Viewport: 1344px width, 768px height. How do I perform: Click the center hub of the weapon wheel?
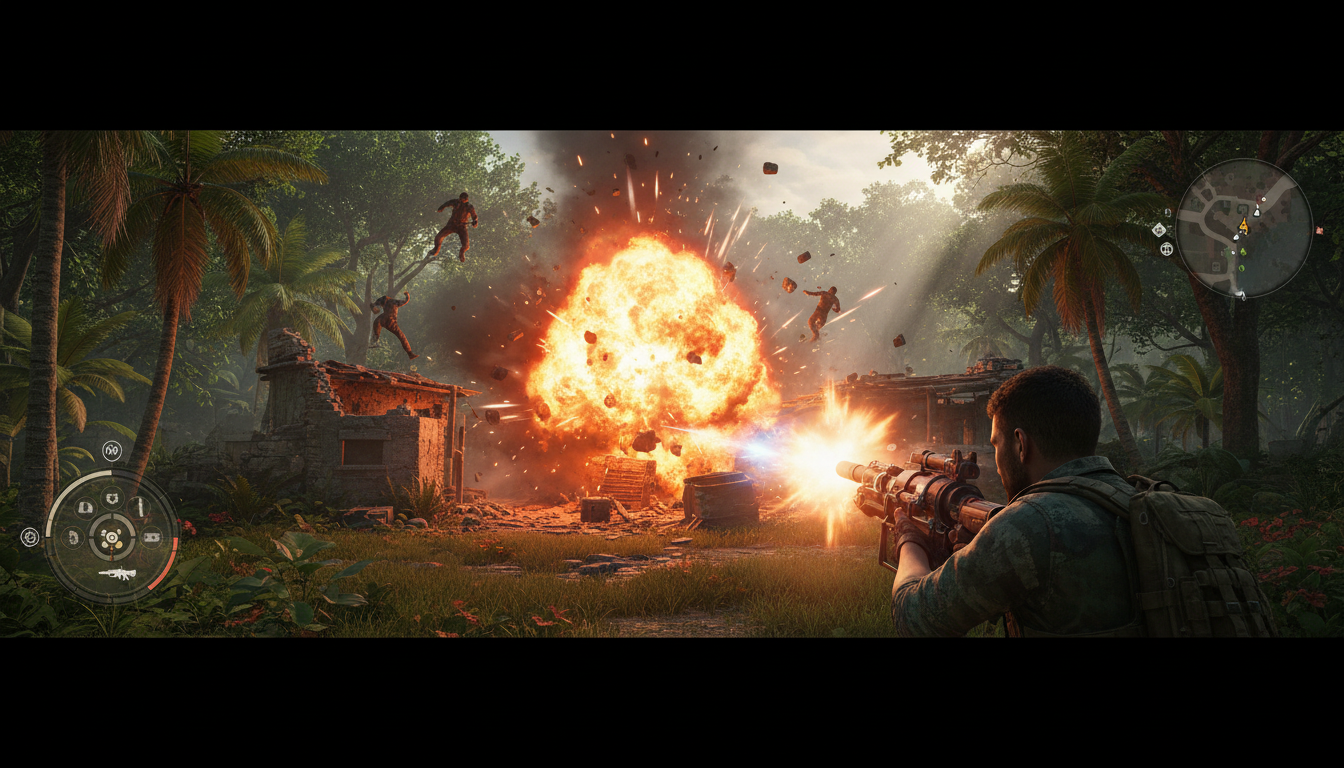pyautogui.click(x=112, y=539)
